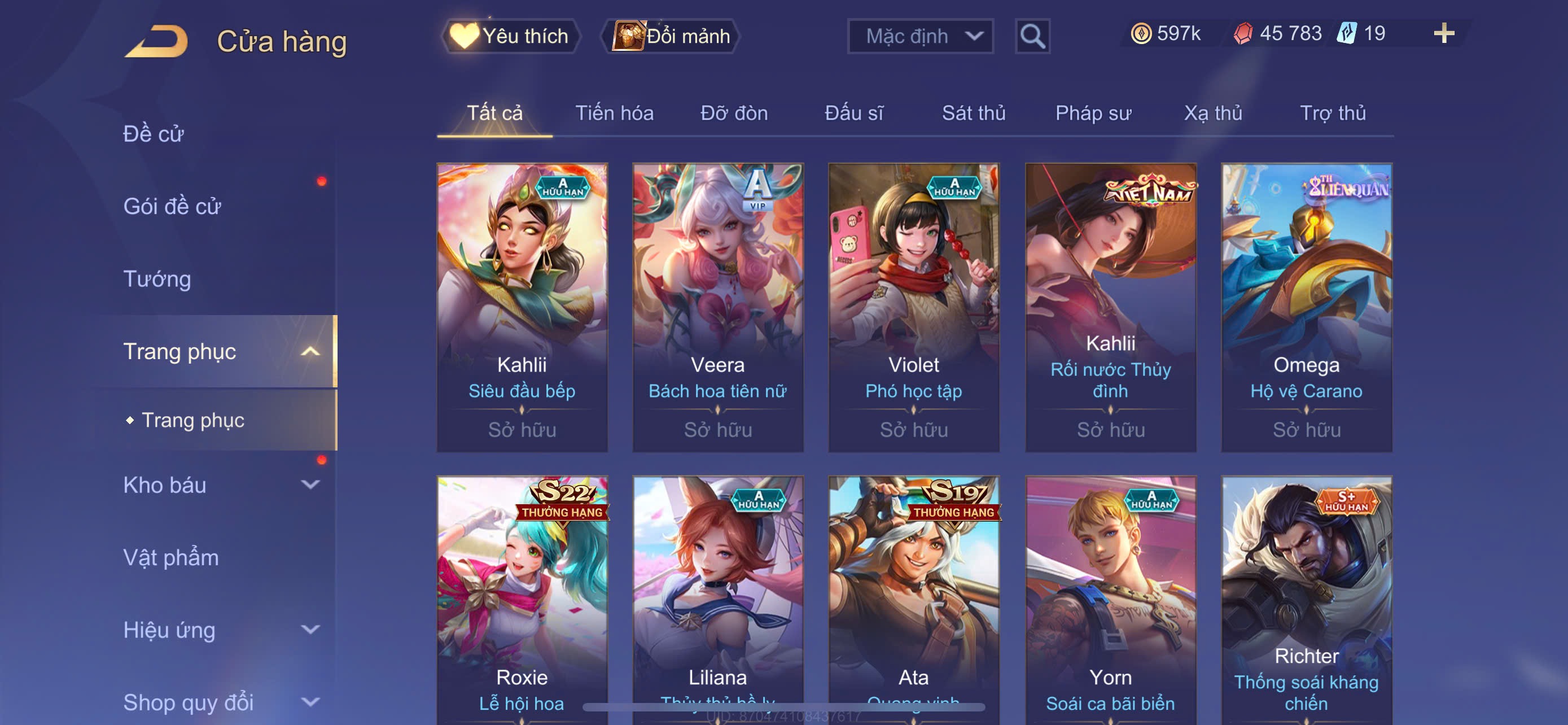Viewport: 1568px width, 725px height.
Task: Select the Sát thủ tab
Action: [x=973, y=113]
